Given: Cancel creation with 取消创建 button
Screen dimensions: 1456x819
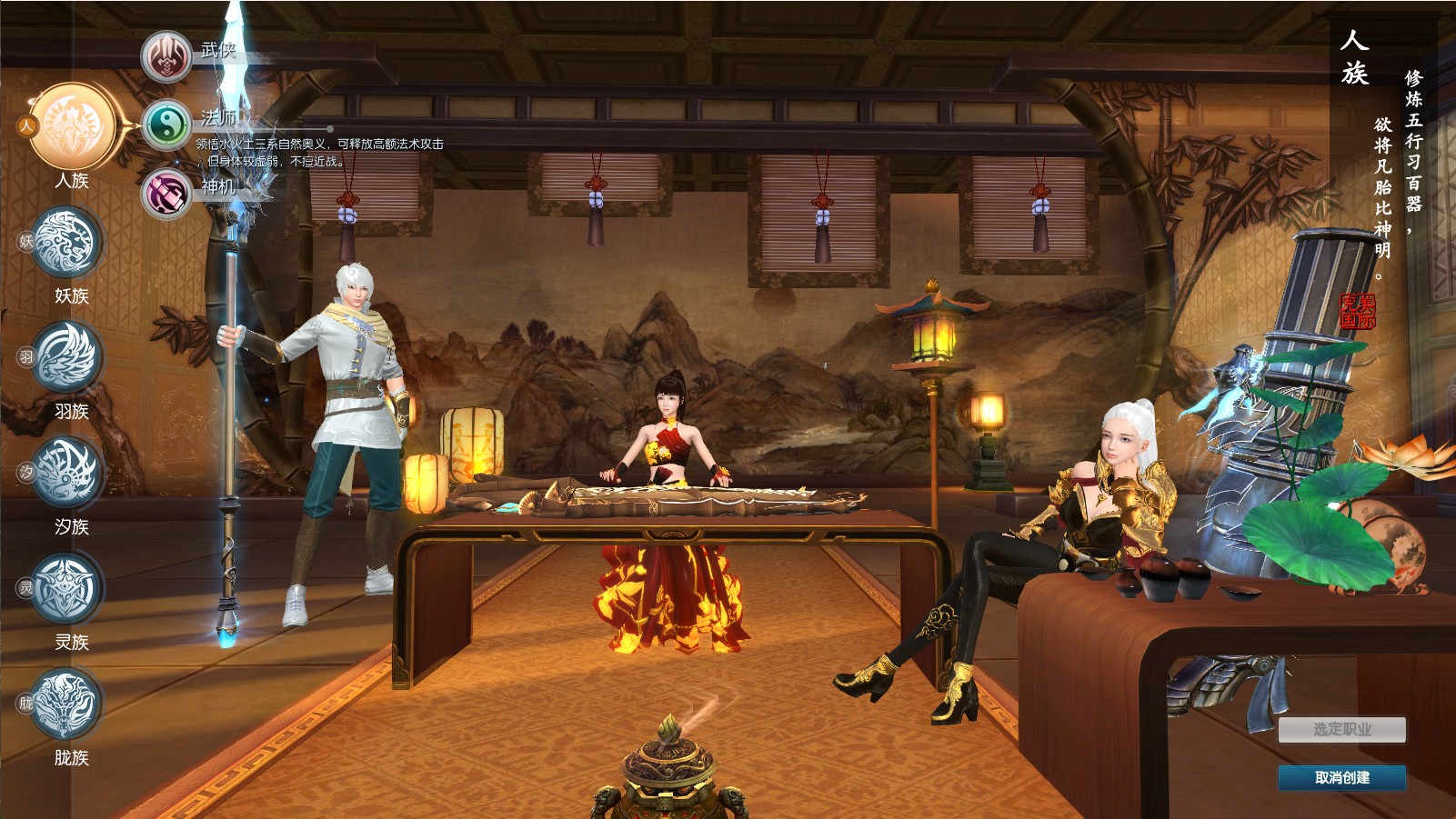Looking at the screenshot, I should (x=1341, y=777).
